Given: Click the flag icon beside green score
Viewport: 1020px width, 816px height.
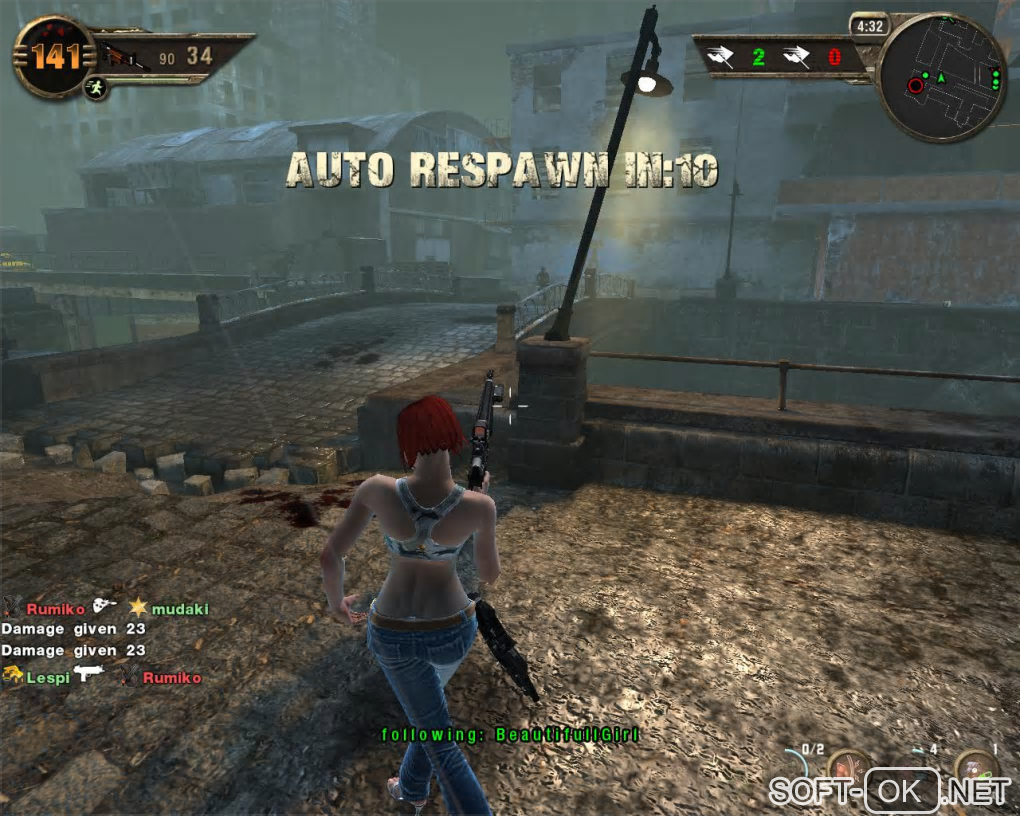Looking at the screenshot, I should (x=720, y=56).
